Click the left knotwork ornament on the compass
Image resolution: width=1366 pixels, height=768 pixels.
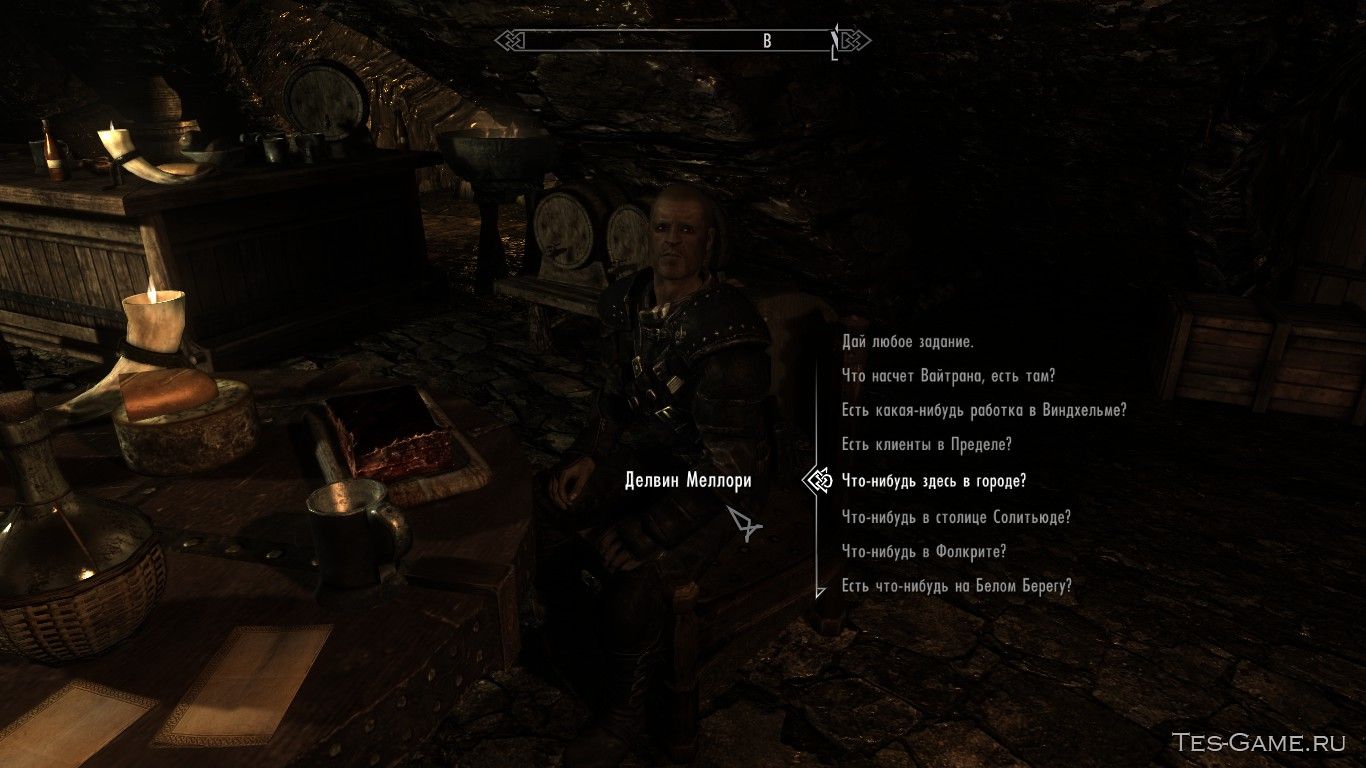509,41
